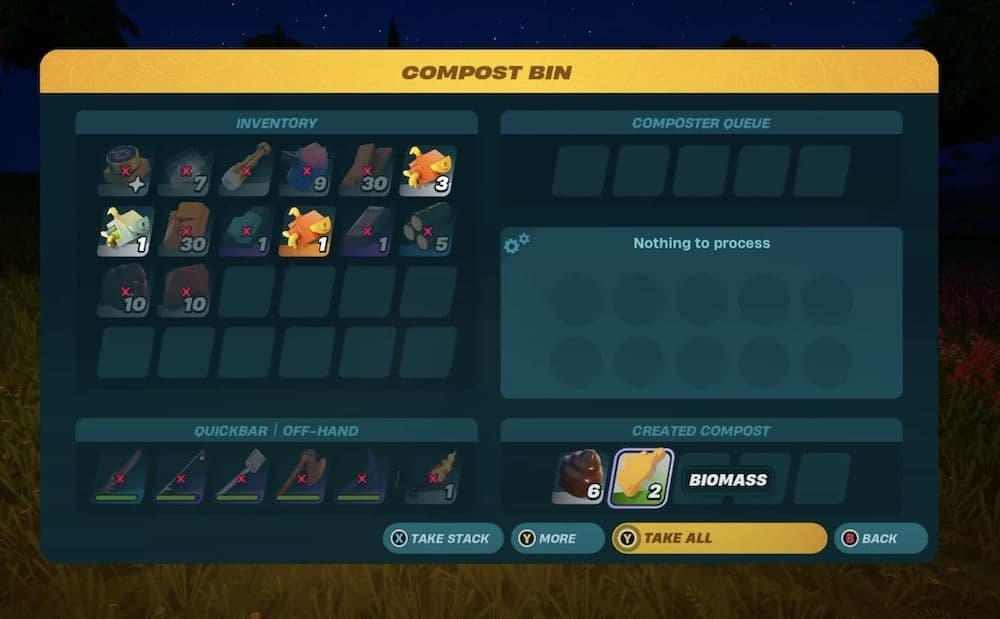Image resolution: width=1000 pixels, height=619 pixels.
Task: Click the Take All button
Action: (x=719, y=538)
